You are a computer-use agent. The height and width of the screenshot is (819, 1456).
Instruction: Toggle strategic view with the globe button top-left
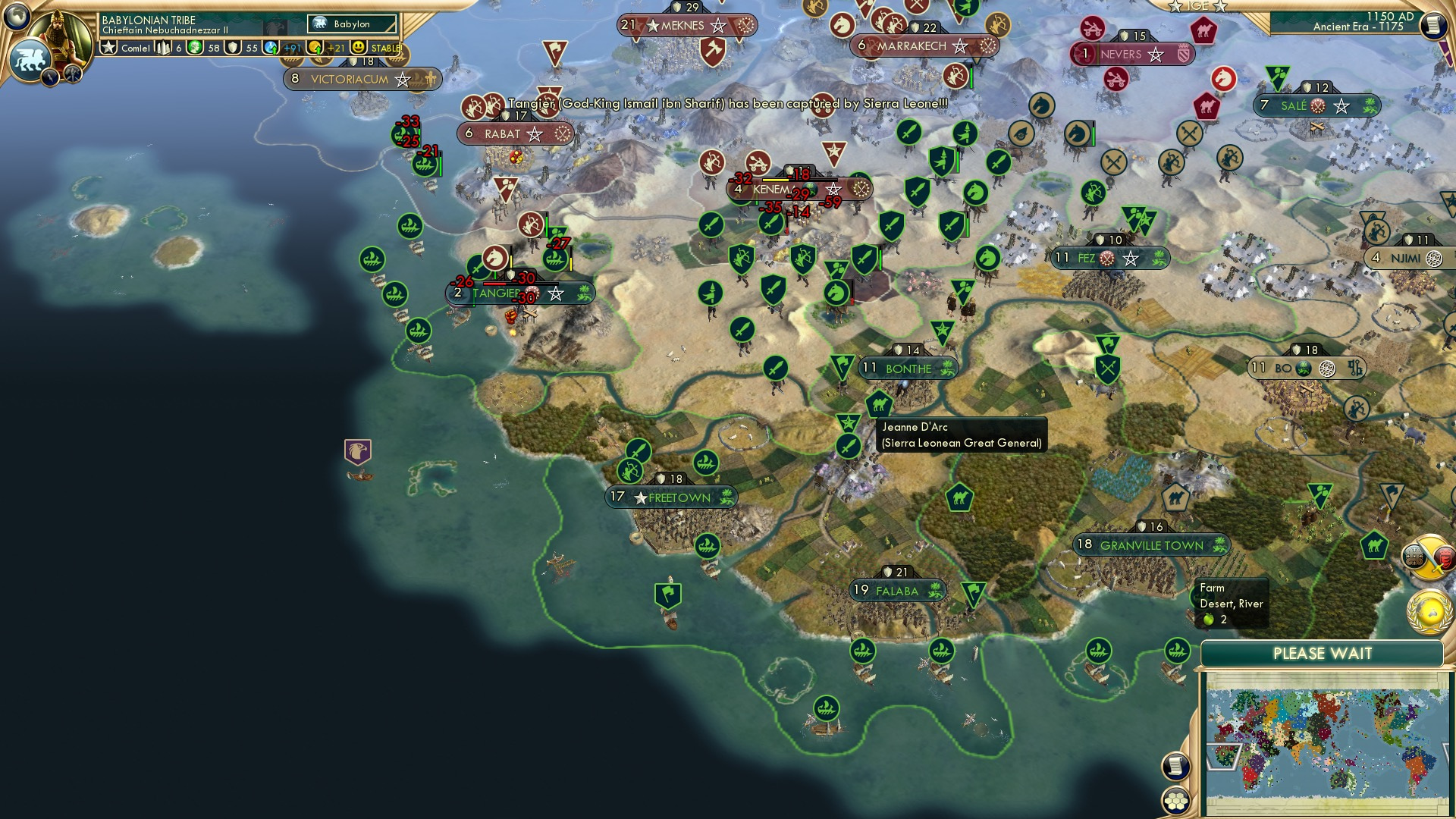point(16,15)
